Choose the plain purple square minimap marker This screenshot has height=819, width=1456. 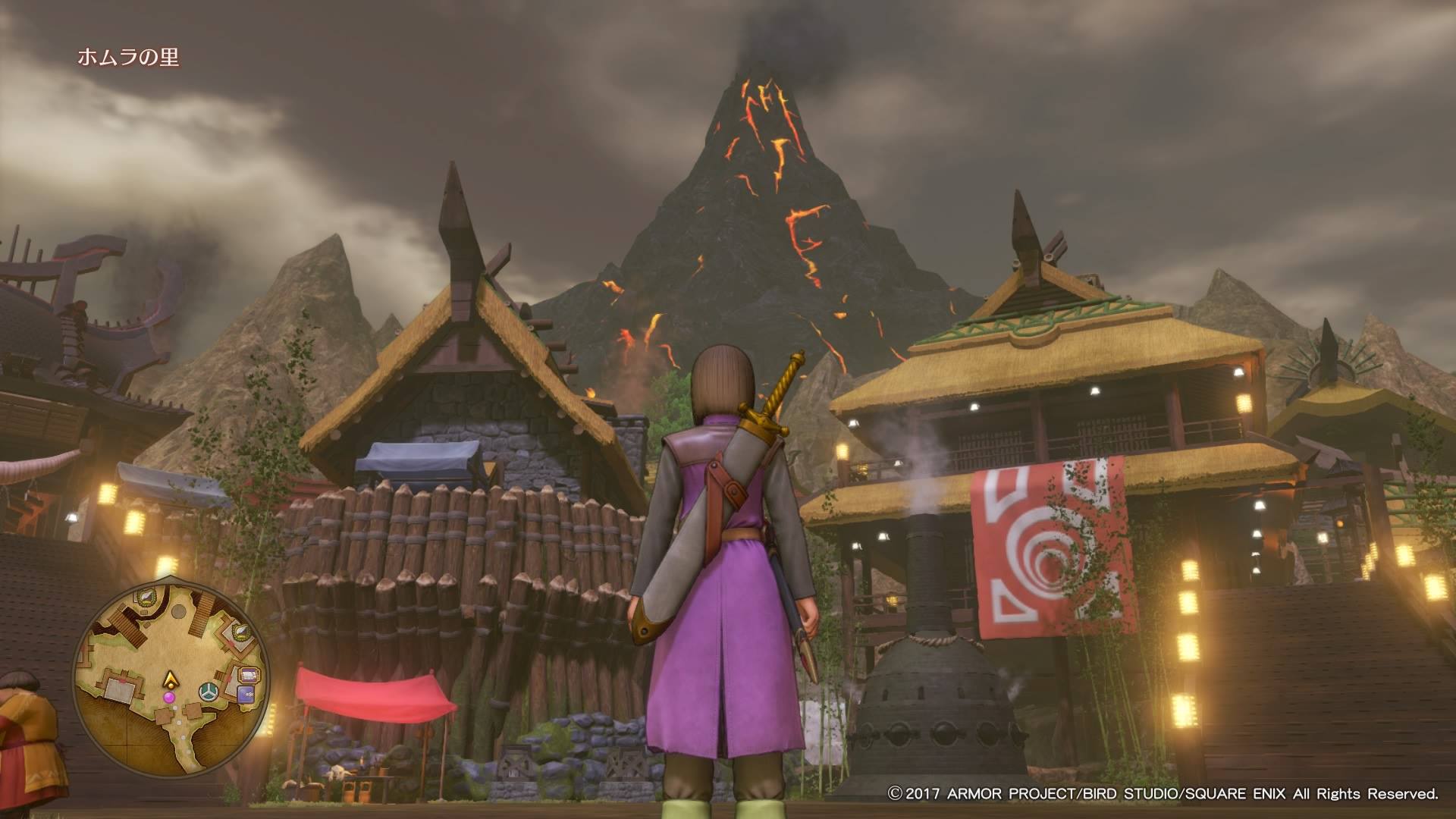pyautogui.click(x=245, y=693)
